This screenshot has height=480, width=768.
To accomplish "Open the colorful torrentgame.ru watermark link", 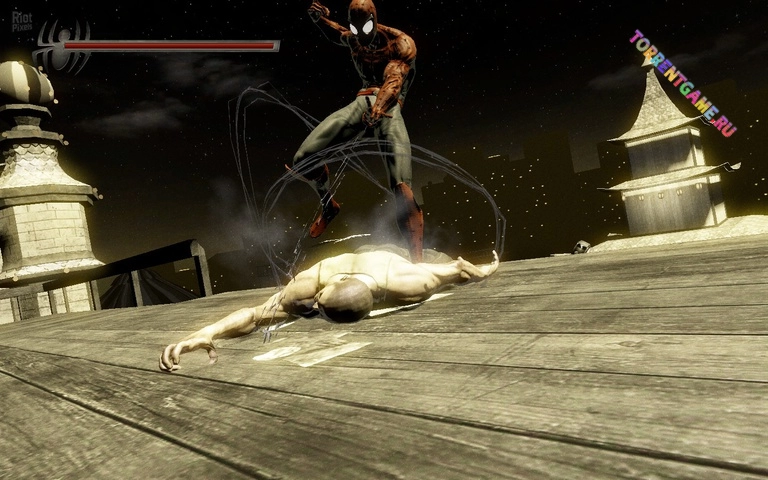I will (683, 83).
